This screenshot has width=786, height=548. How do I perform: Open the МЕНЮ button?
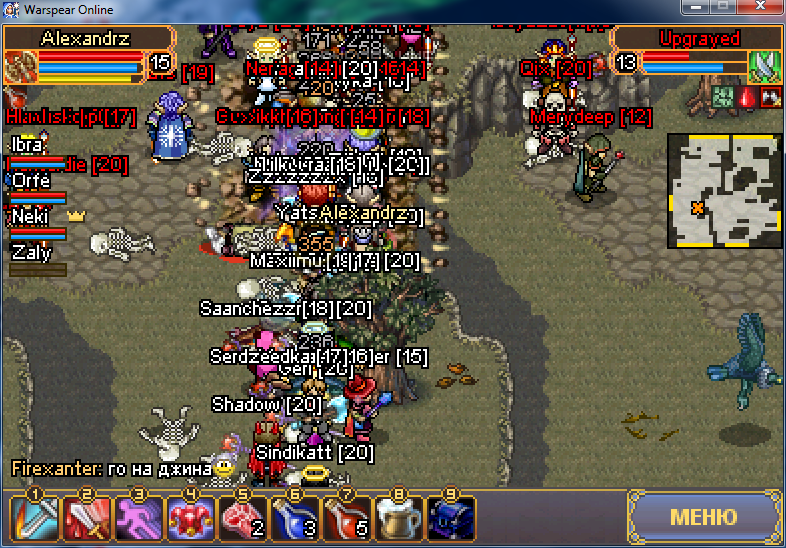click(x=703, y=517)
